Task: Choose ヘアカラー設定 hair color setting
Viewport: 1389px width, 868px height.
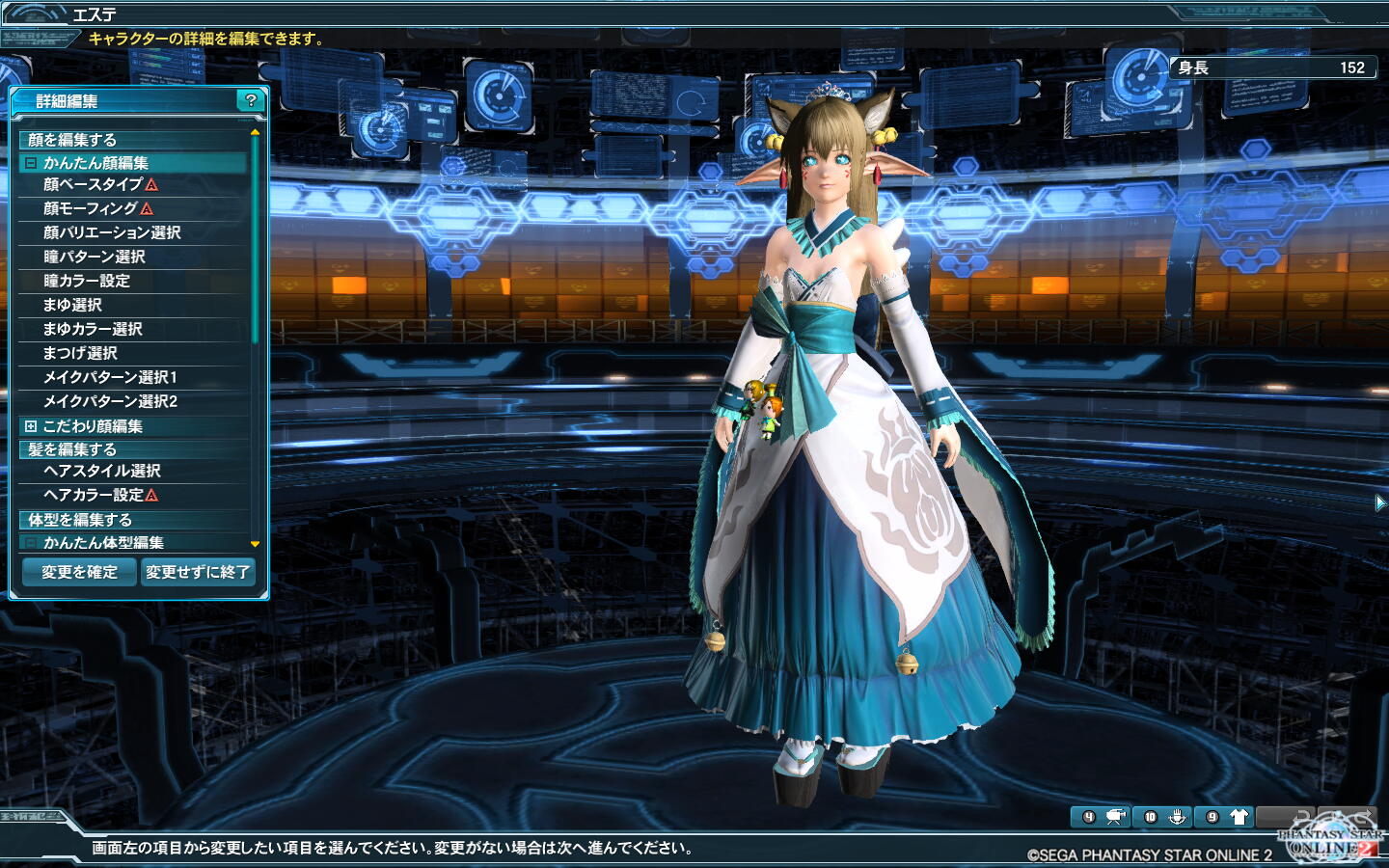Action: [94, 495]
